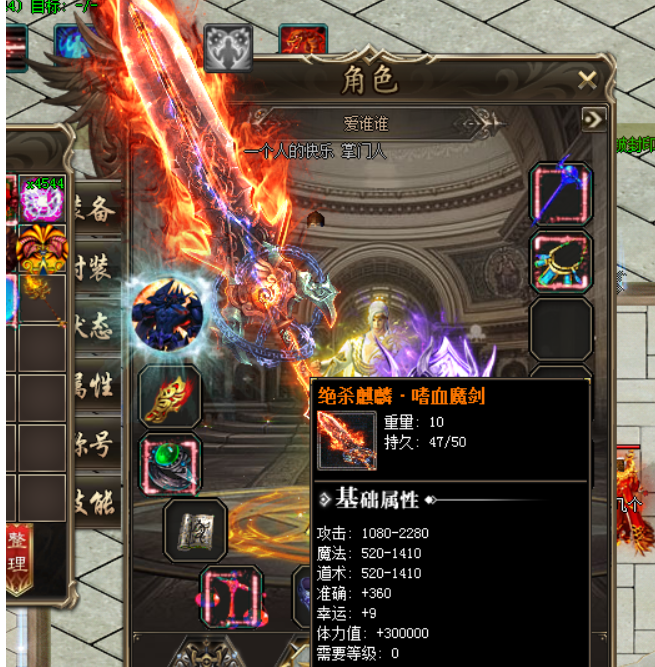Pick the golden mask bag item

[42, 249]
